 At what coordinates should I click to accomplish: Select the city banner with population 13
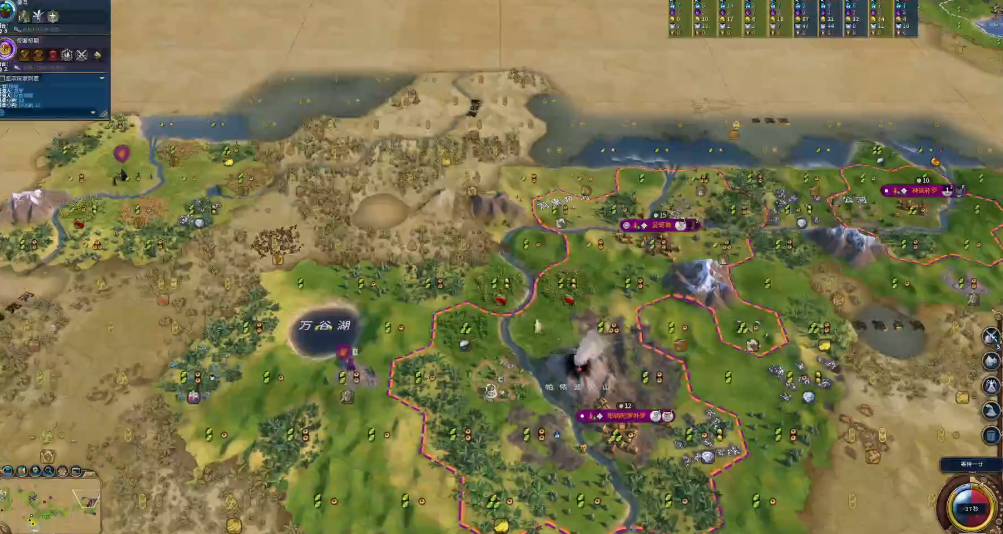click(625, 415)
